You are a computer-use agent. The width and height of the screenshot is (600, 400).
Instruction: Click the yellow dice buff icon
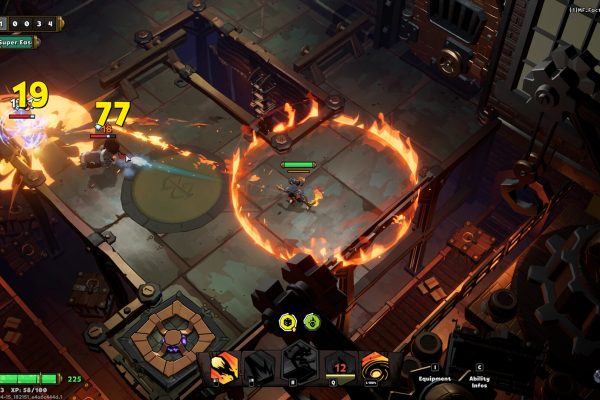point(287,322)
